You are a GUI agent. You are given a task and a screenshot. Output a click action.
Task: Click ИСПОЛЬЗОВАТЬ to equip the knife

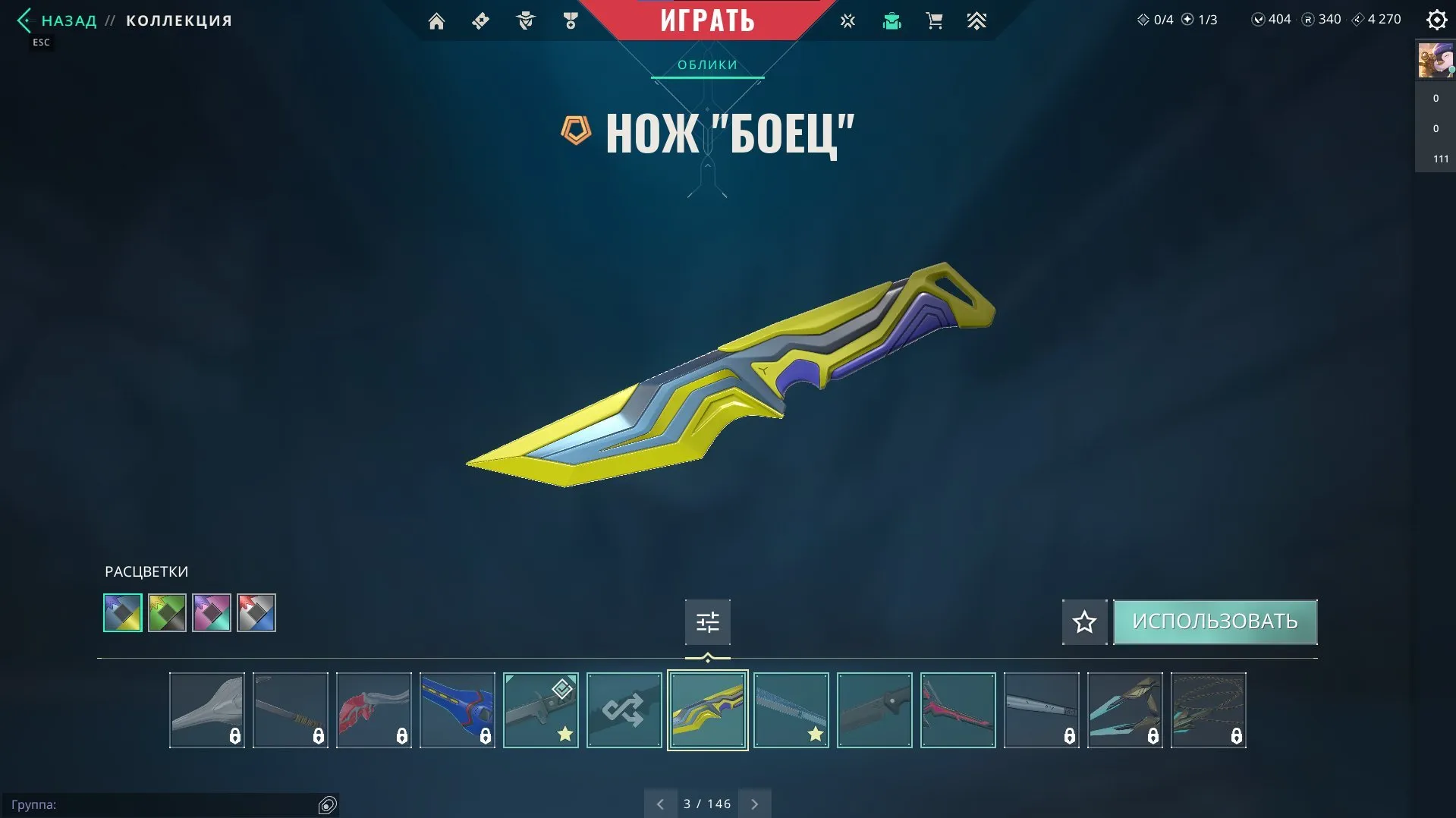tap(1215, 621)
